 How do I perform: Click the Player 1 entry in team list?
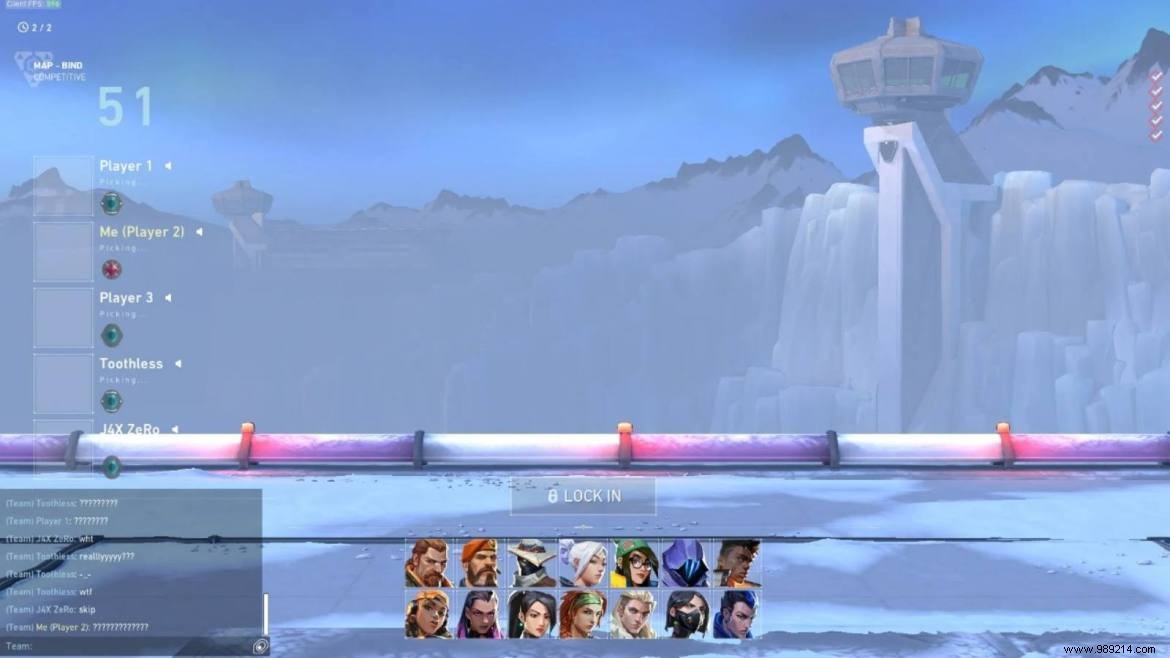[x=126, y=166]
